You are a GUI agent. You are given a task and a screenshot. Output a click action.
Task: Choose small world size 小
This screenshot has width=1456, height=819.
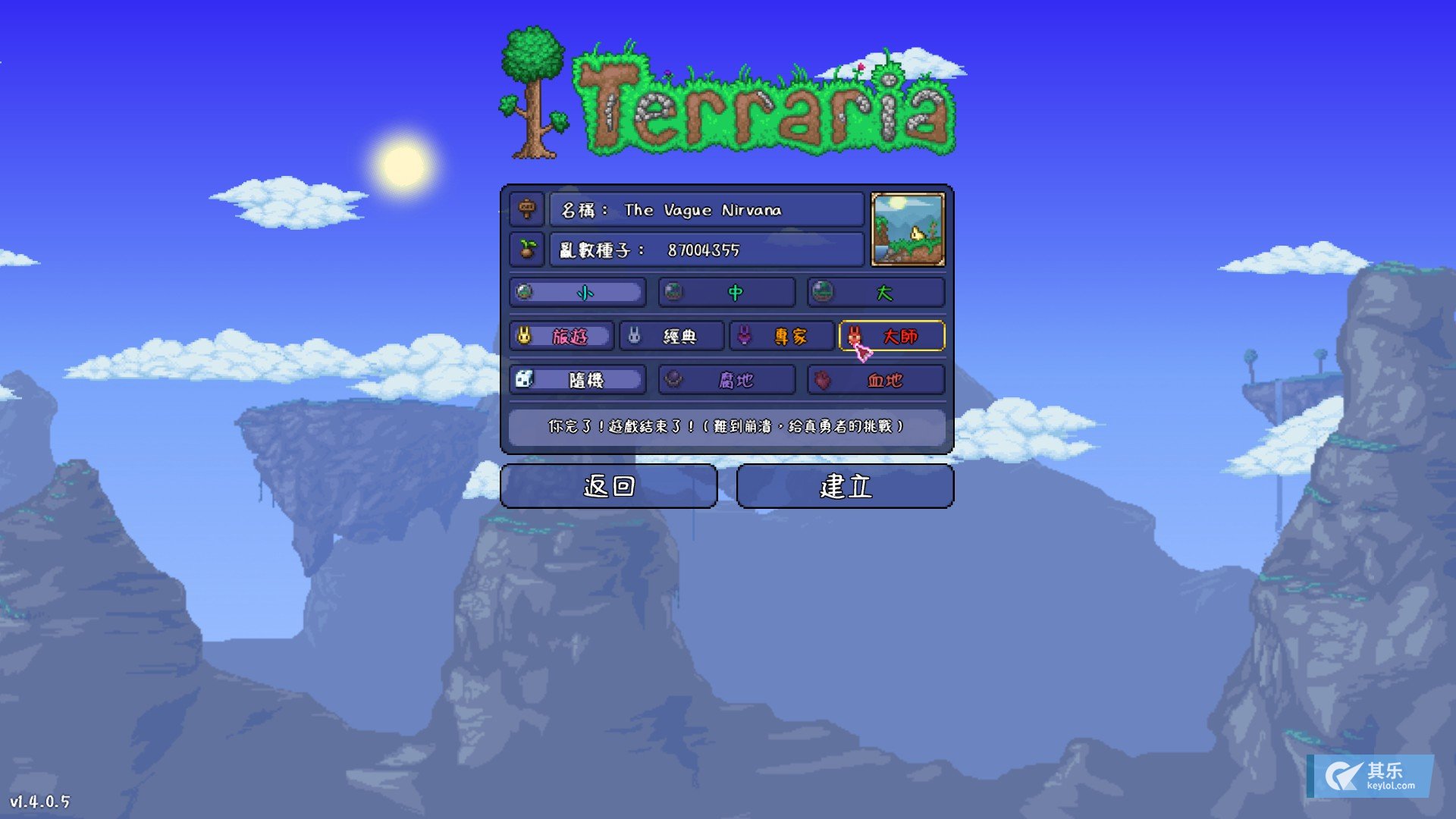point(578,293)
